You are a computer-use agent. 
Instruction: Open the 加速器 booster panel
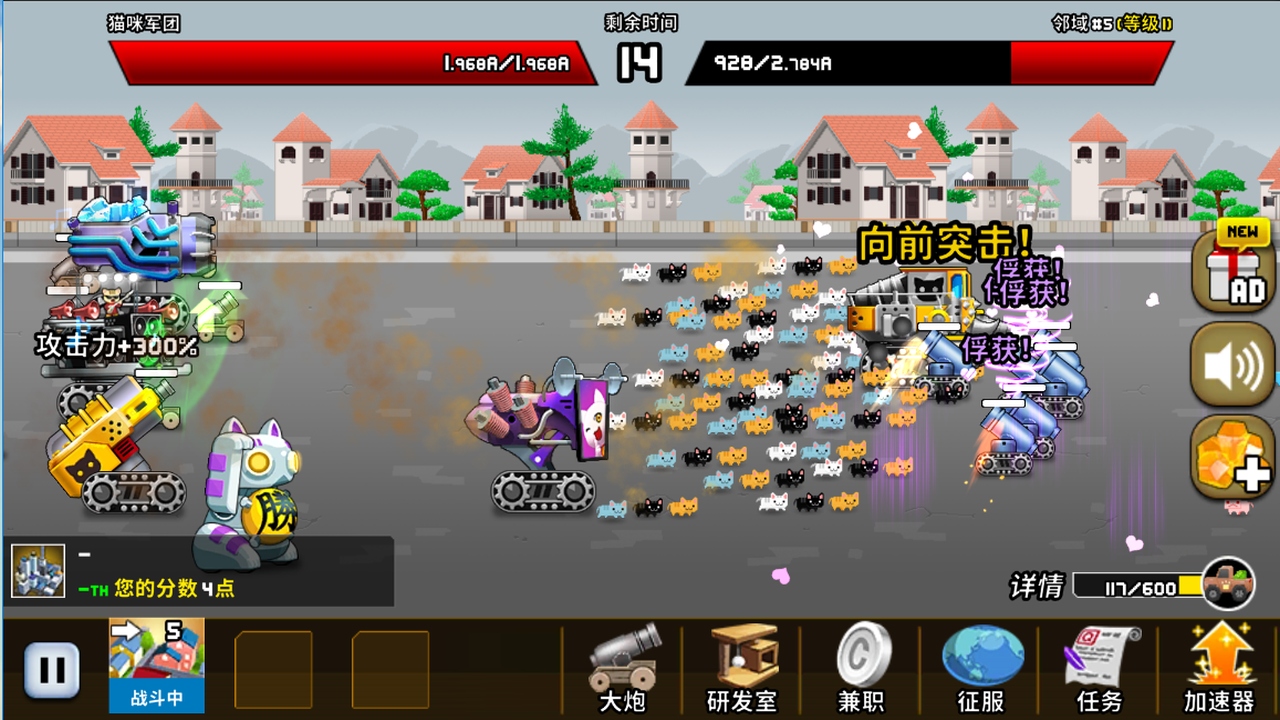(x=1222, y=670)
